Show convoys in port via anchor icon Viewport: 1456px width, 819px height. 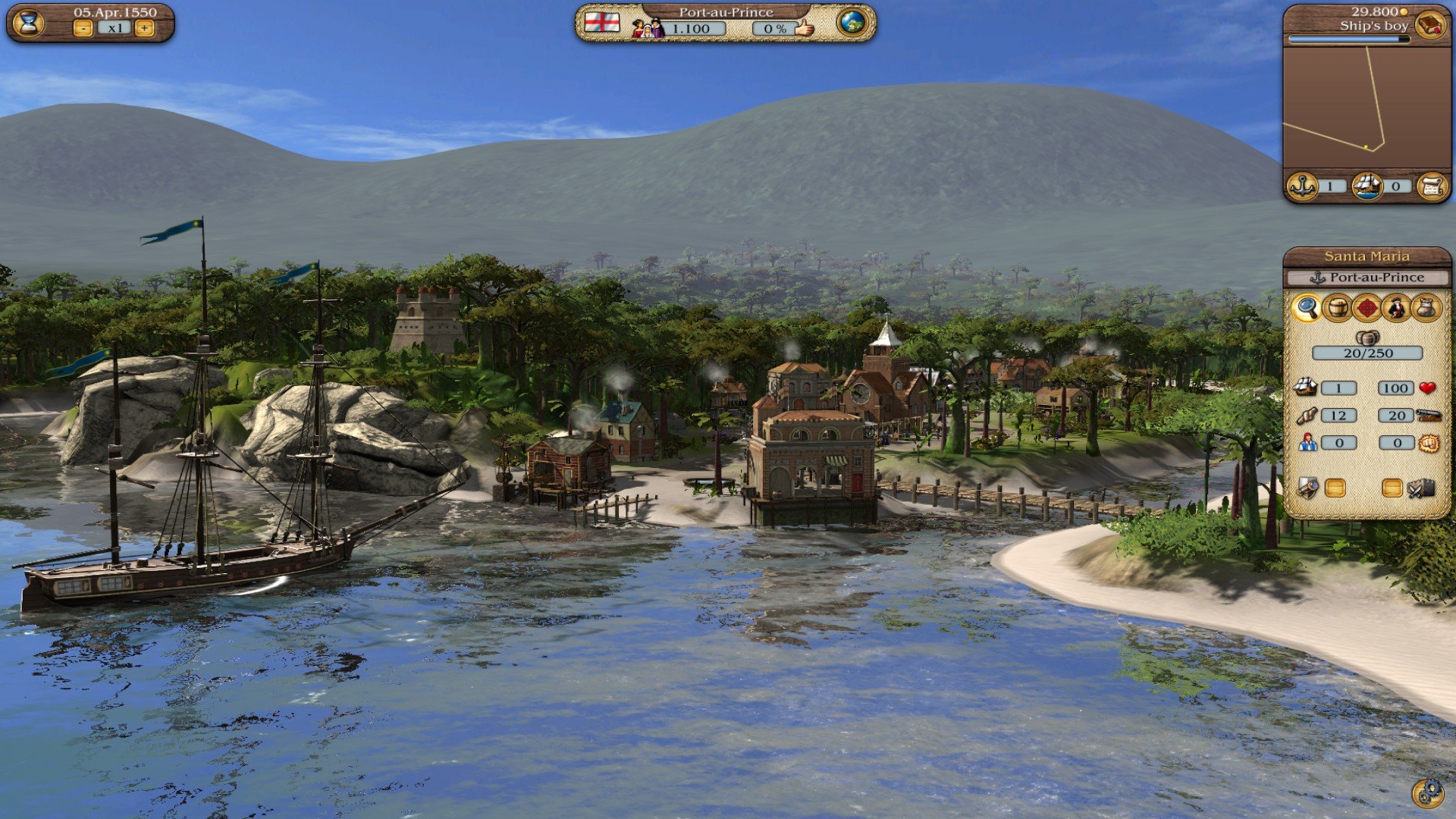tap(1303, 186)
